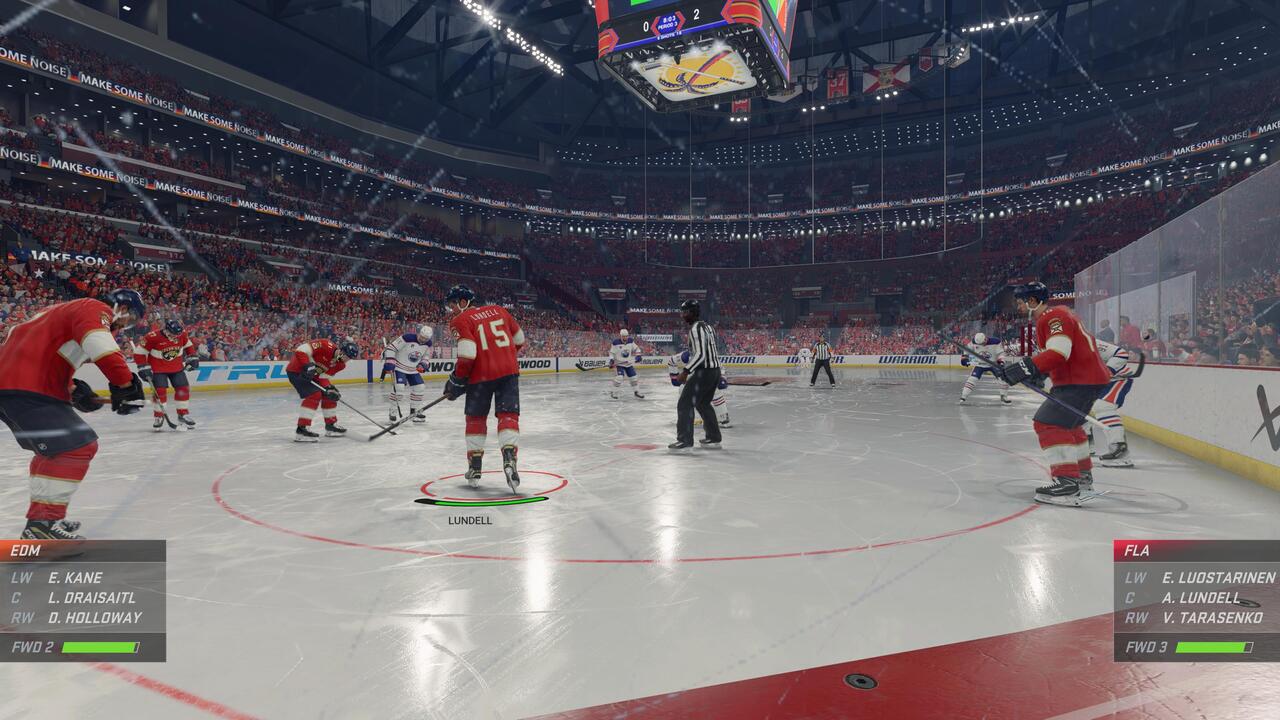Select E. Luostarinen in the FLA line

point(1218,577)
